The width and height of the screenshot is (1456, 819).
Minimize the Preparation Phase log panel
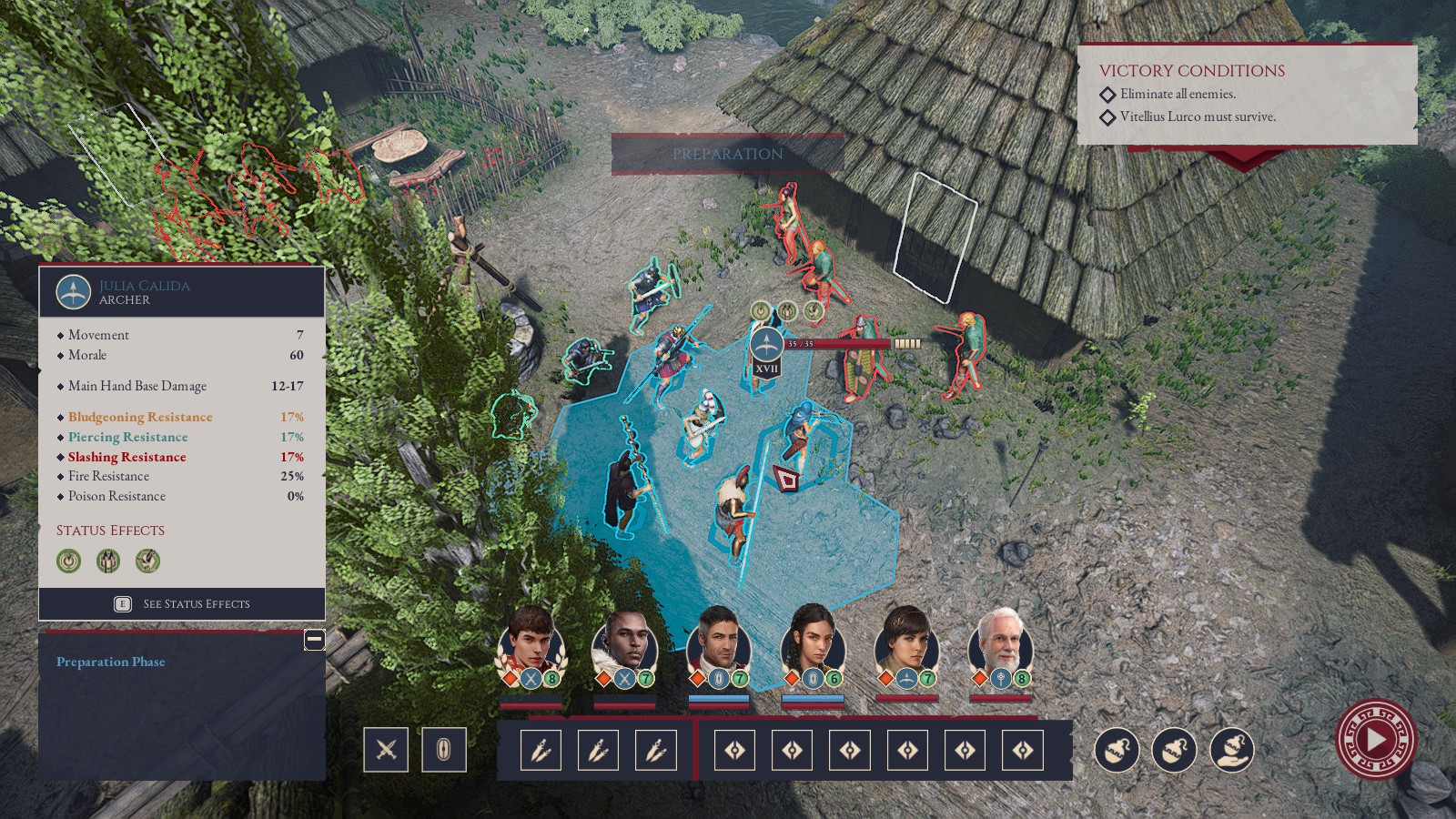click(314, 640)
